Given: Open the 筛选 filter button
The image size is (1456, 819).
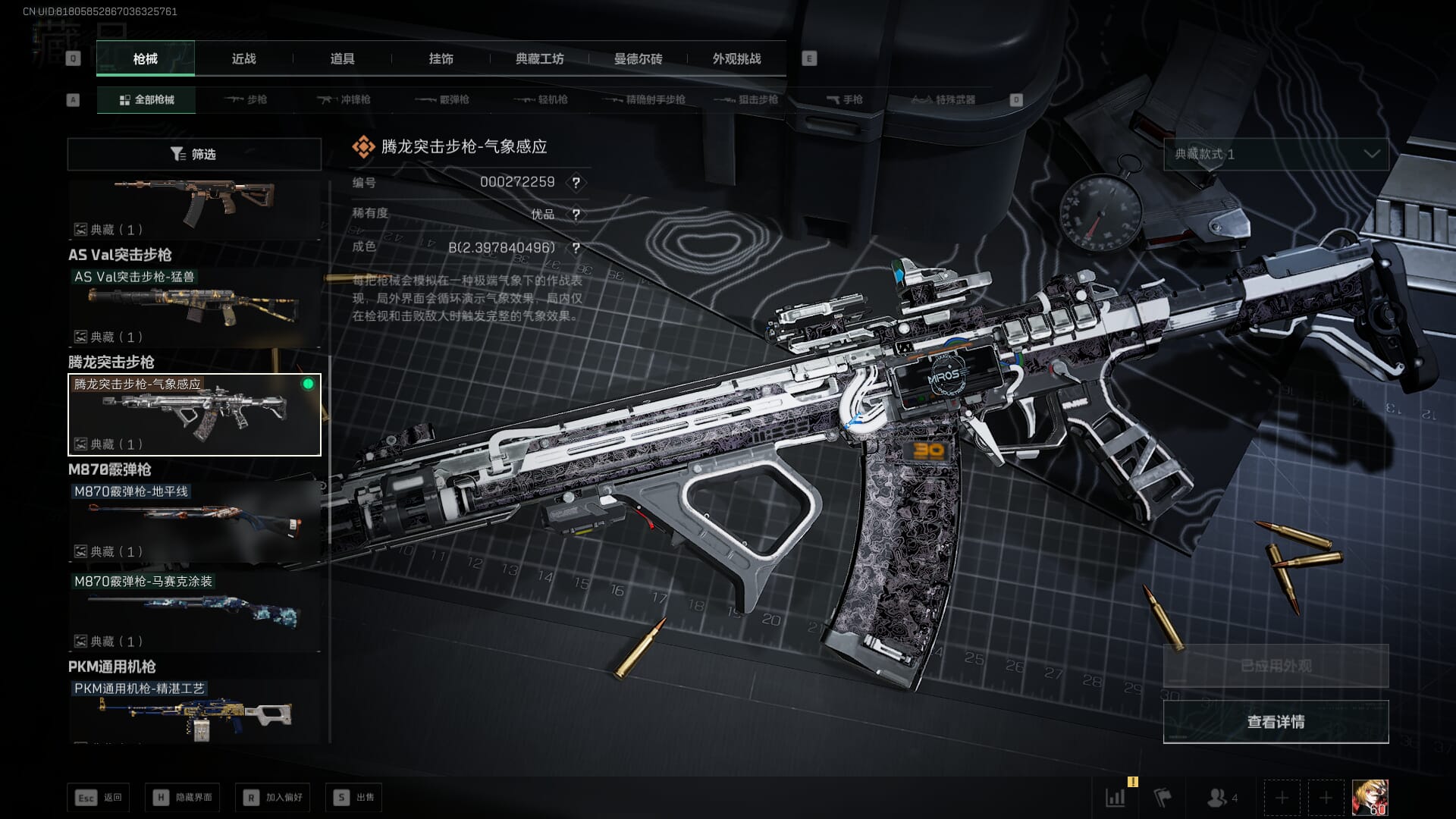Looking at the screenshot, I should click(x=194, y=154).
